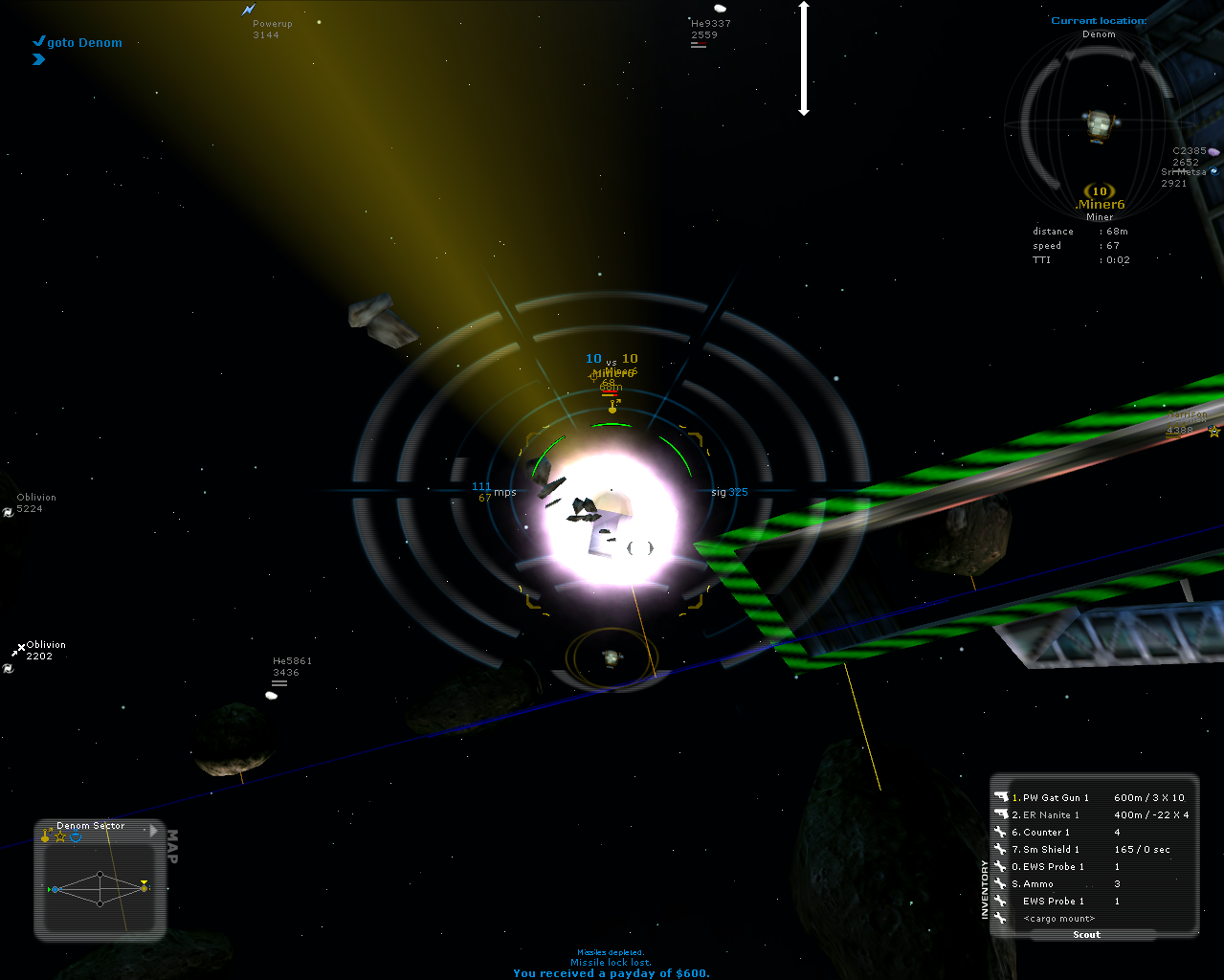Expand the map with the arrow toggle

pos(153,830)
